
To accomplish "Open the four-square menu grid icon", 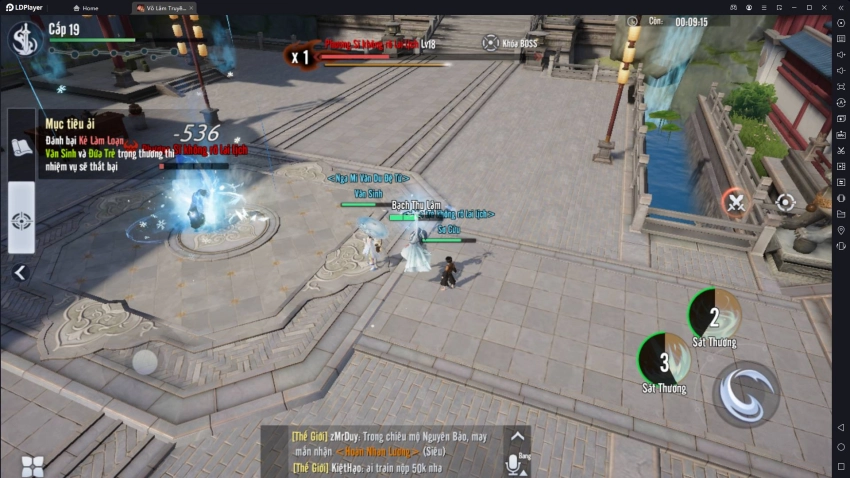I will pos(32,465).
